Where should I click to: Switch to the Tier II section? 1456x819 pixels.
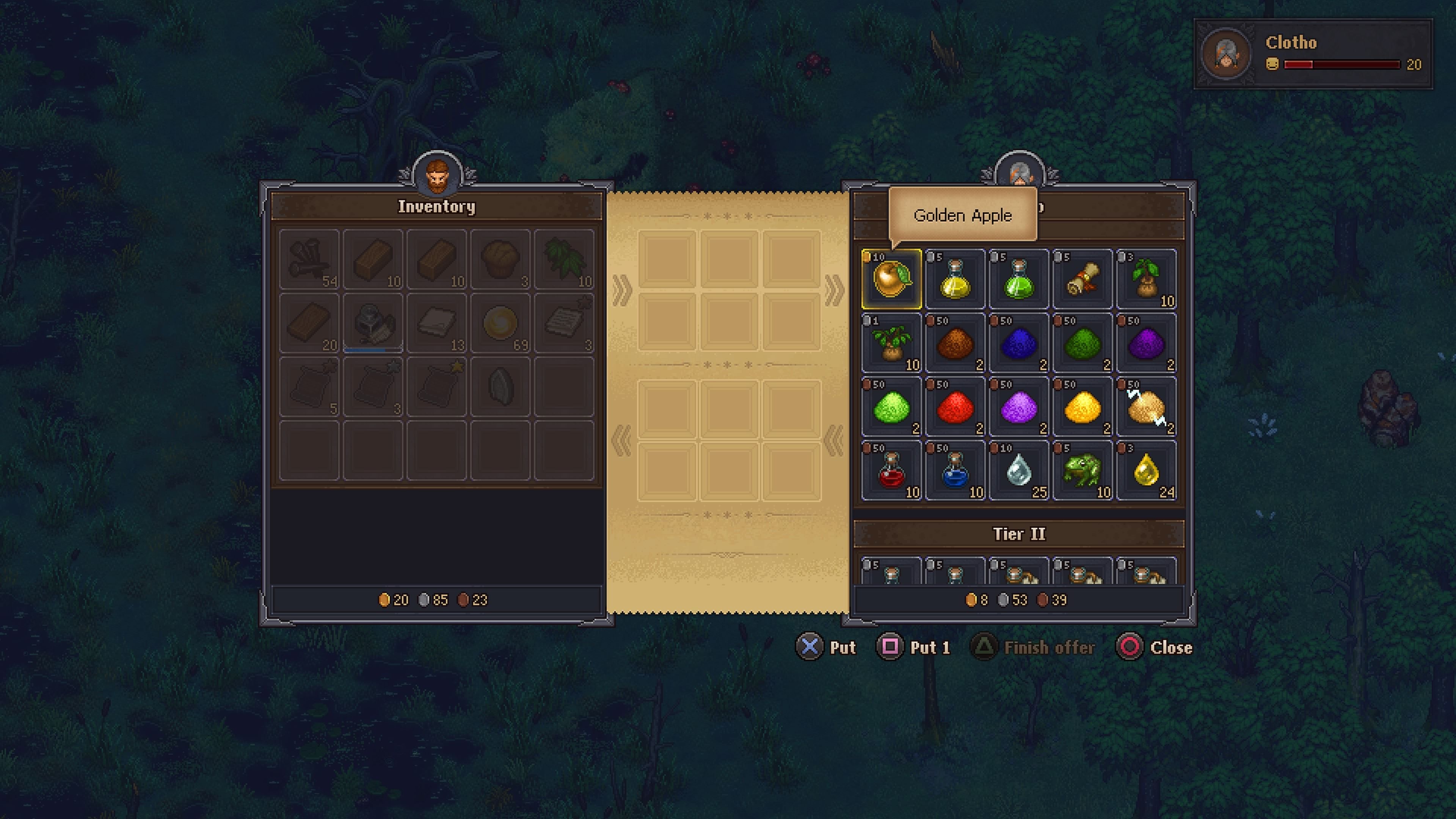click(x=1020, y=533)
